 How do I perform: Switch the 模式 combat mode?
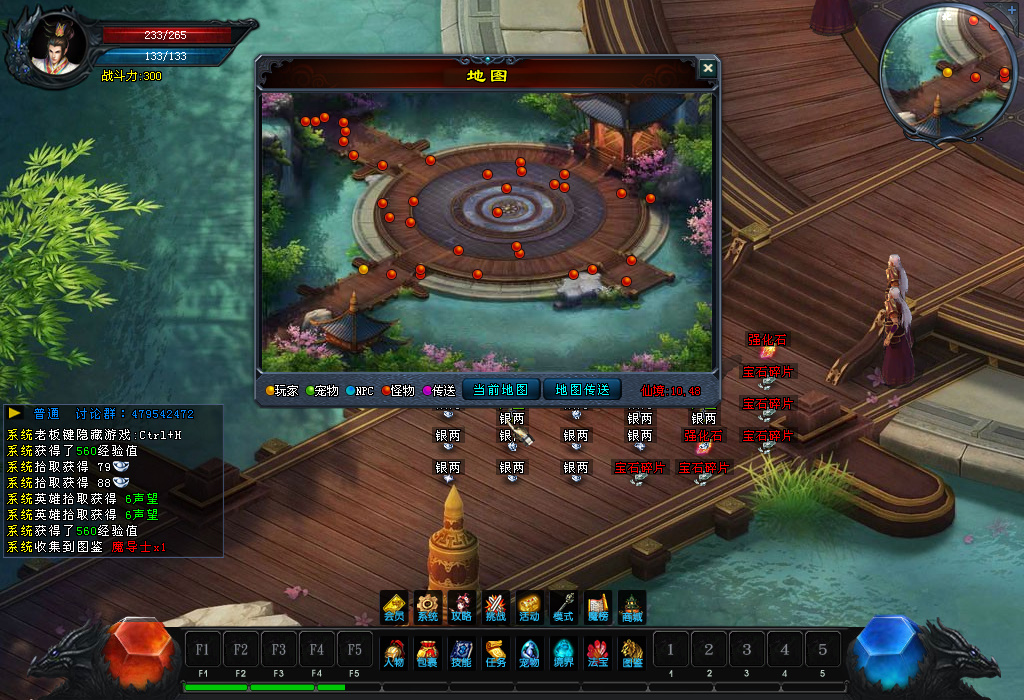564,606
